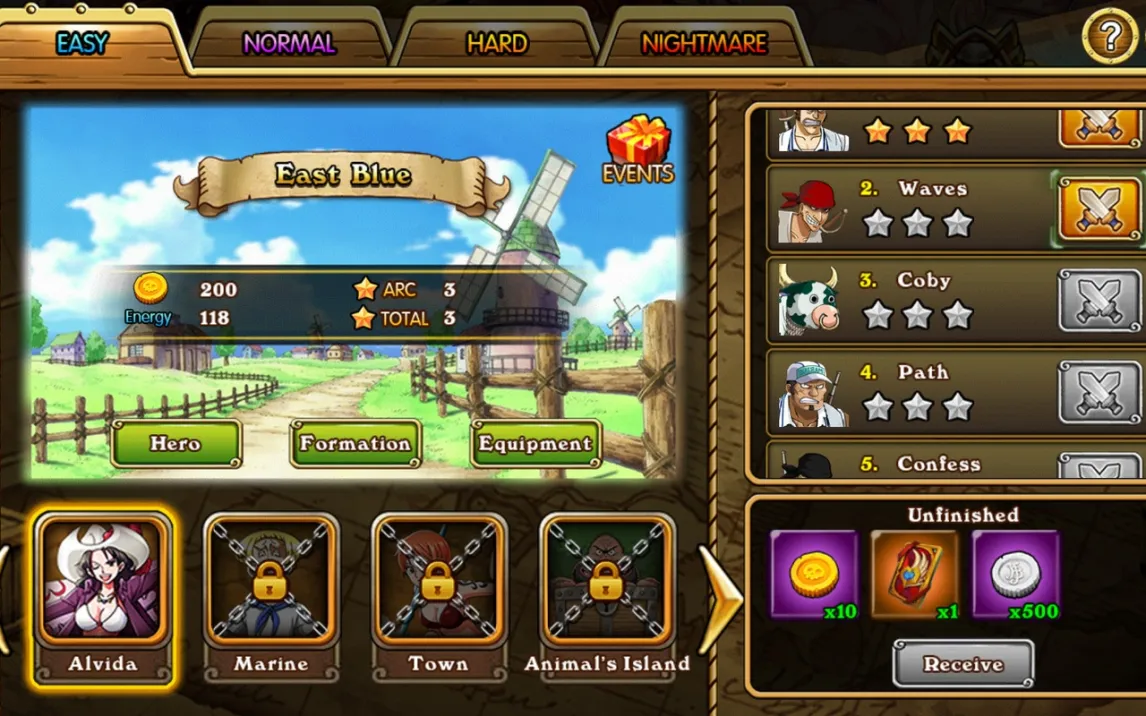The image size is (1146, 716).
Task: Open the Hero menu
Action: pos(176,444)
